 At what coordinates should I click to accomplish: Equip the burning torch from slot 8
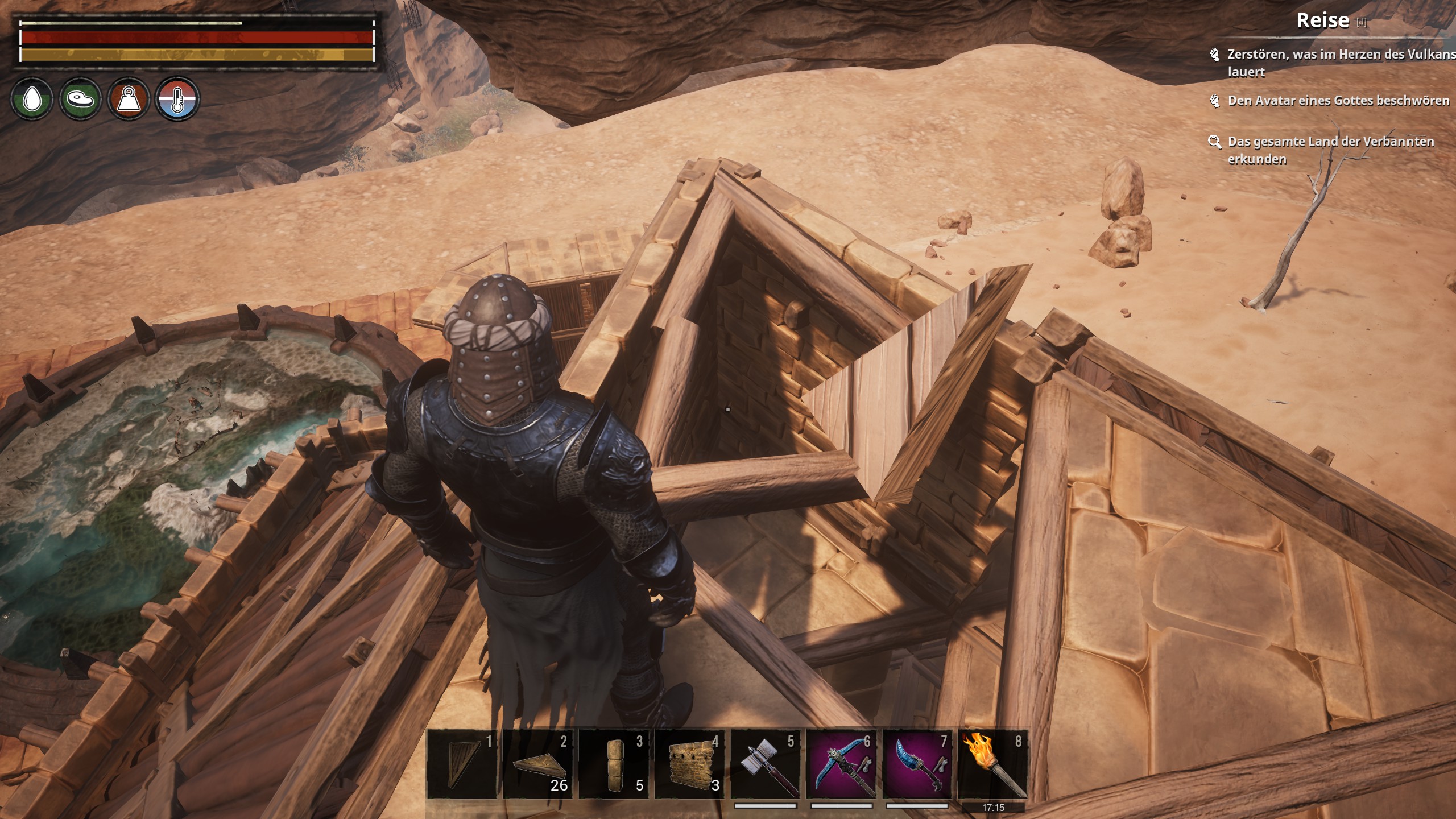pyautogui.click(x=993, y=764)
